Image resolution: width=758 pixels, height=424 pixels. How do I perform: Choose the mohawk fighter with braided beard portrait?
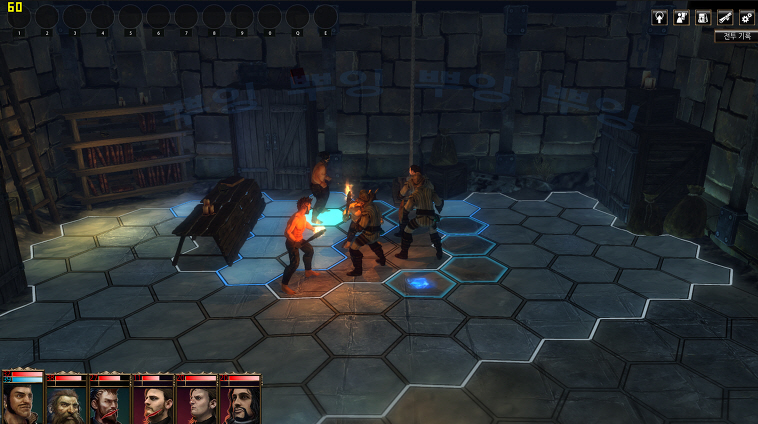pyautogui.click(x=109, y=402)
